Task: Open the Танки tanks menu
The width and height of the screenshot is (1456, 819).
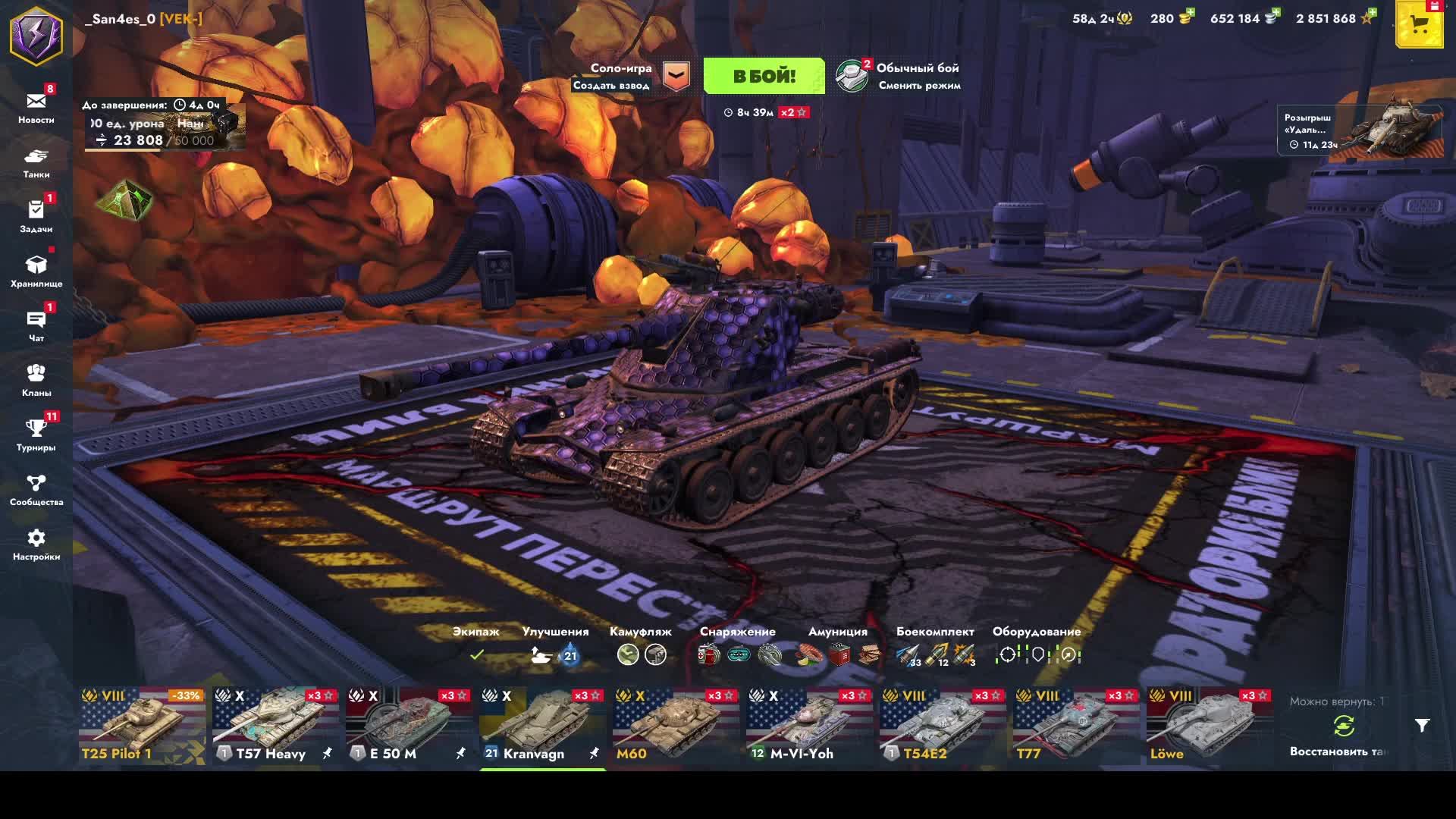Action: click(x=36, y=162)
